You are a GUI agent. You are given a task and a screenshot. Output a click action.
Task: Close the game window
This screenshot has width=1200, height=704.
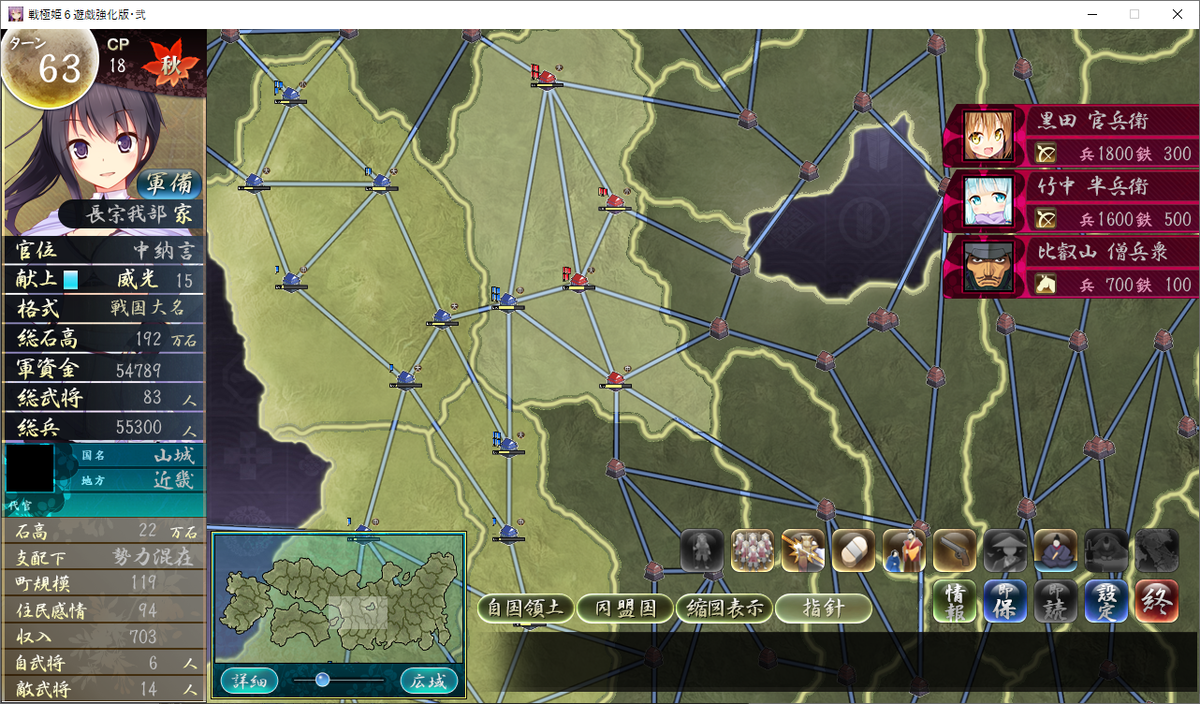[x=1176, y=14]
